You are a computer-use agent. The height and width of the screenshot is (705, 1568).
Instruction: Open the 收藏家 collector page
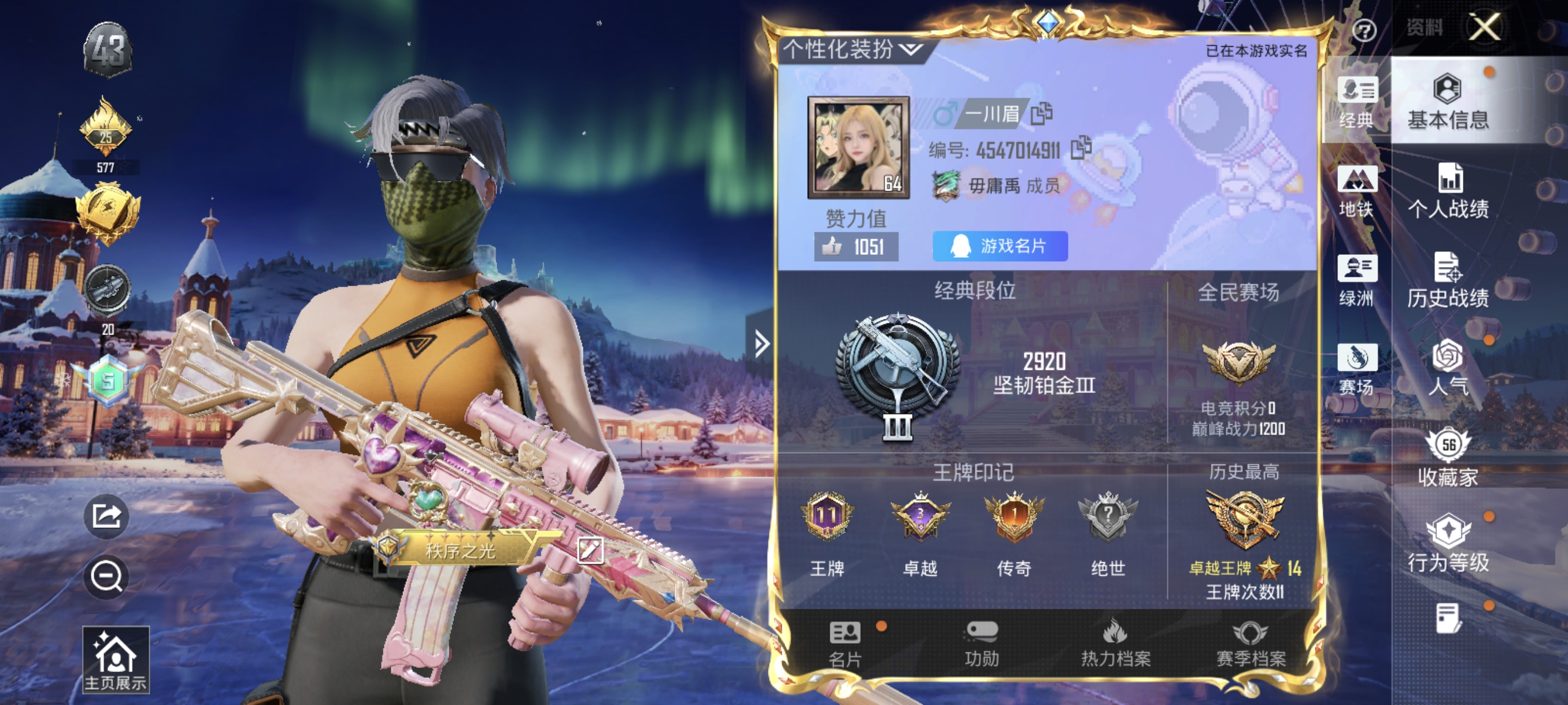(1448, 458)
